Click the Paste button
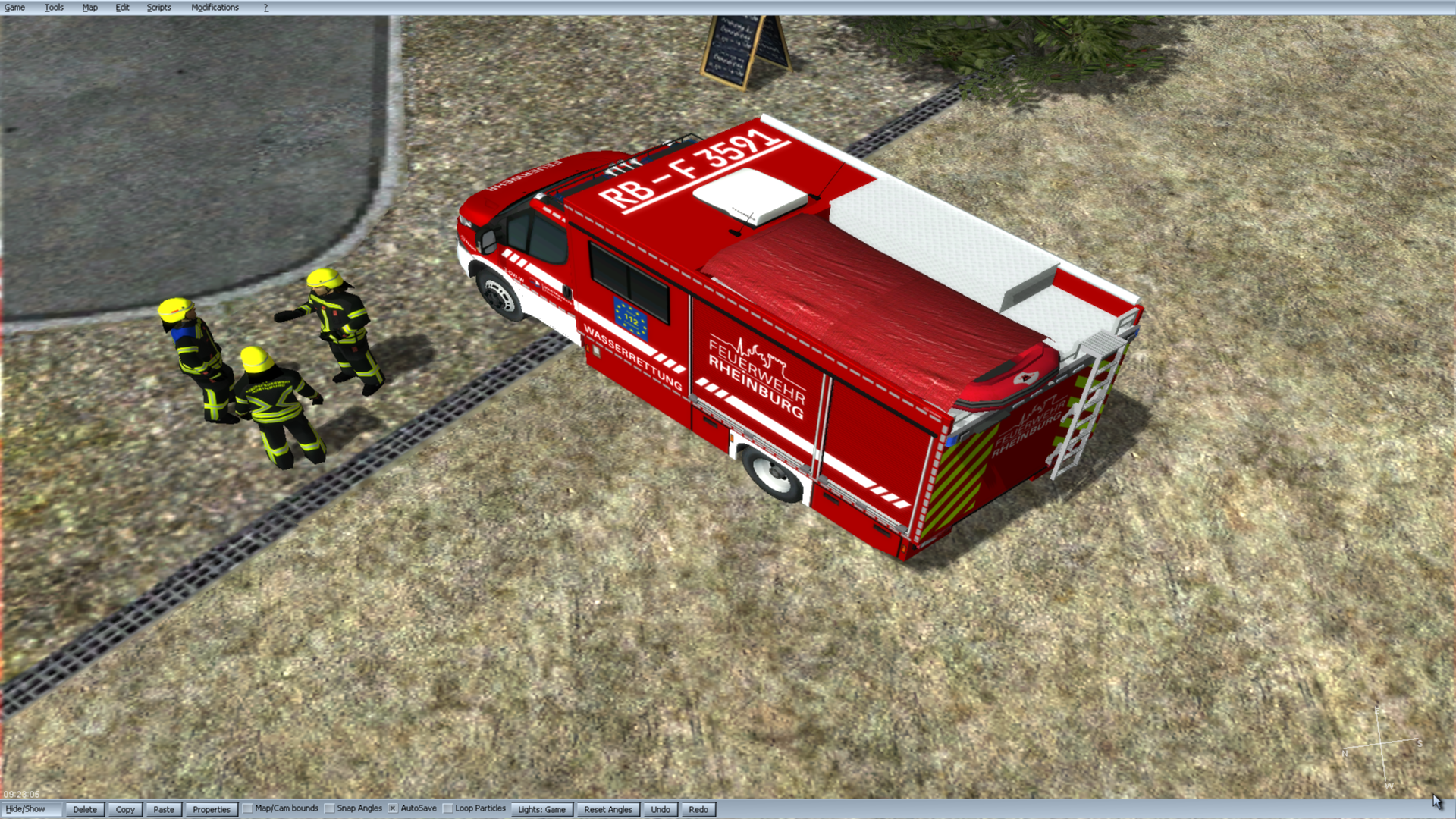Viewport: 1456px width, 819px height. tap(164, 810)
